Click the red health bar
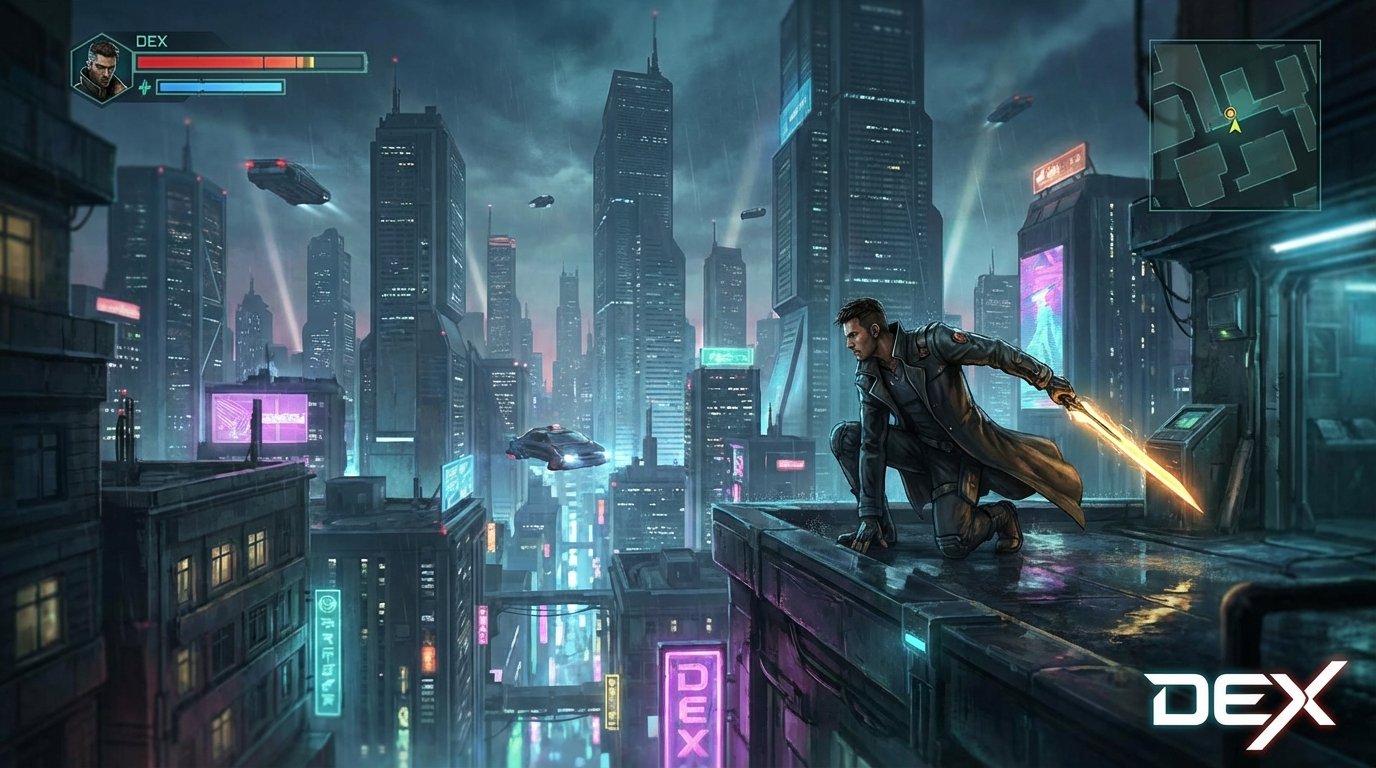 (225, 60)
